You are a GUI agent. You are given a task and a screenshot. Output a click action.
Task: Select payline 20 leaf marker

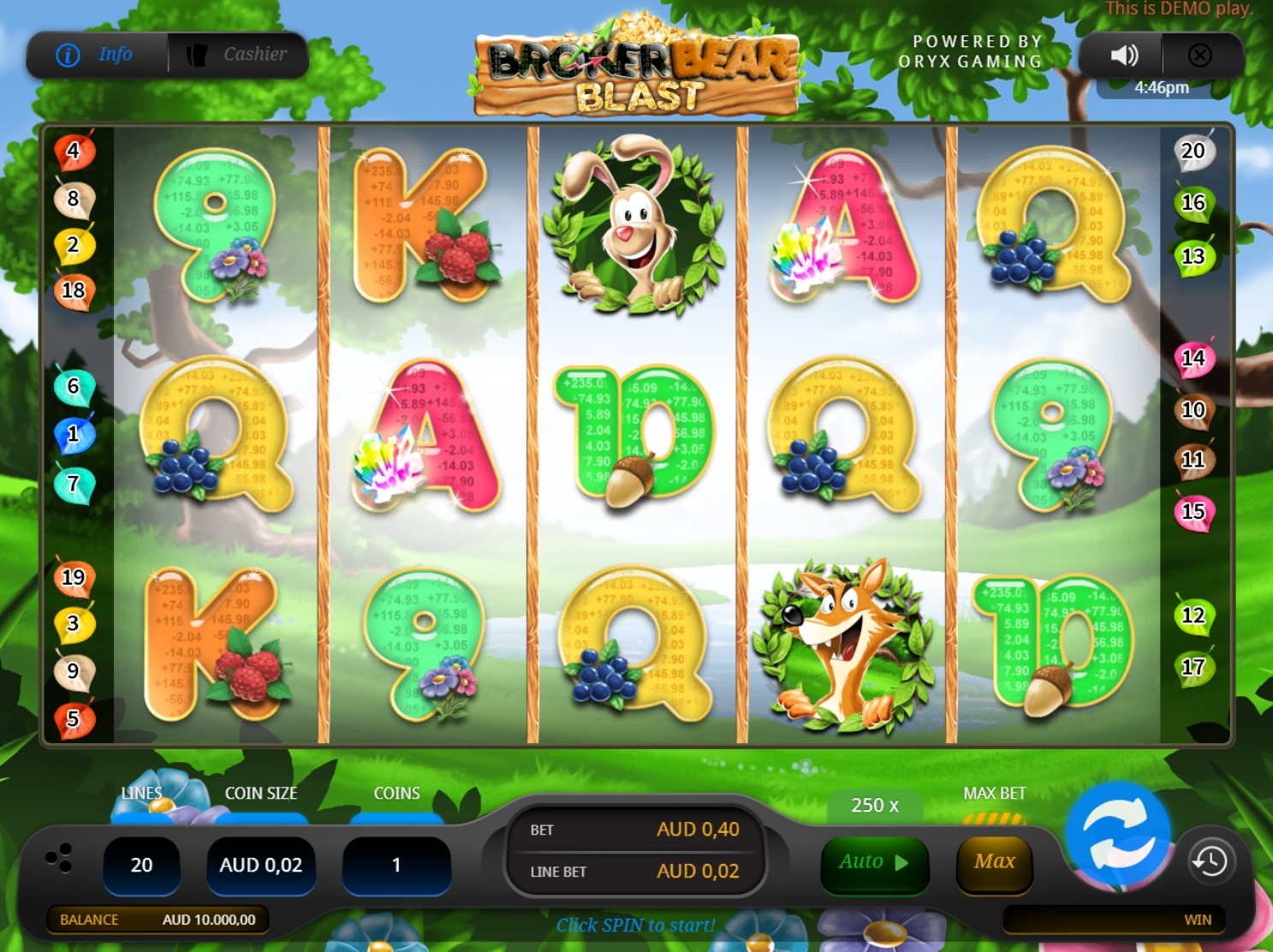[x=1193, y=152]
